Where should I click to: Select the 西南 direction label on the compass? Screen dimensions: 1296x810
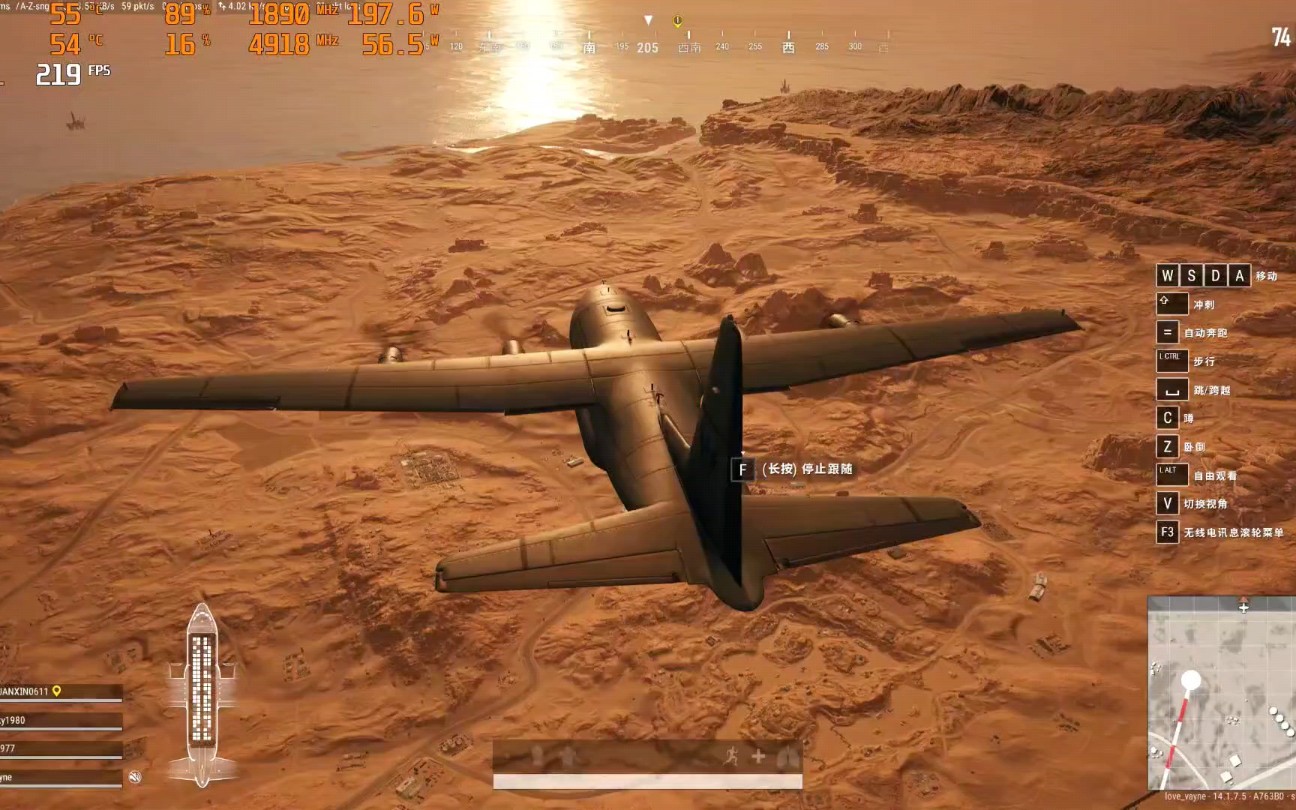pos(689,46)
